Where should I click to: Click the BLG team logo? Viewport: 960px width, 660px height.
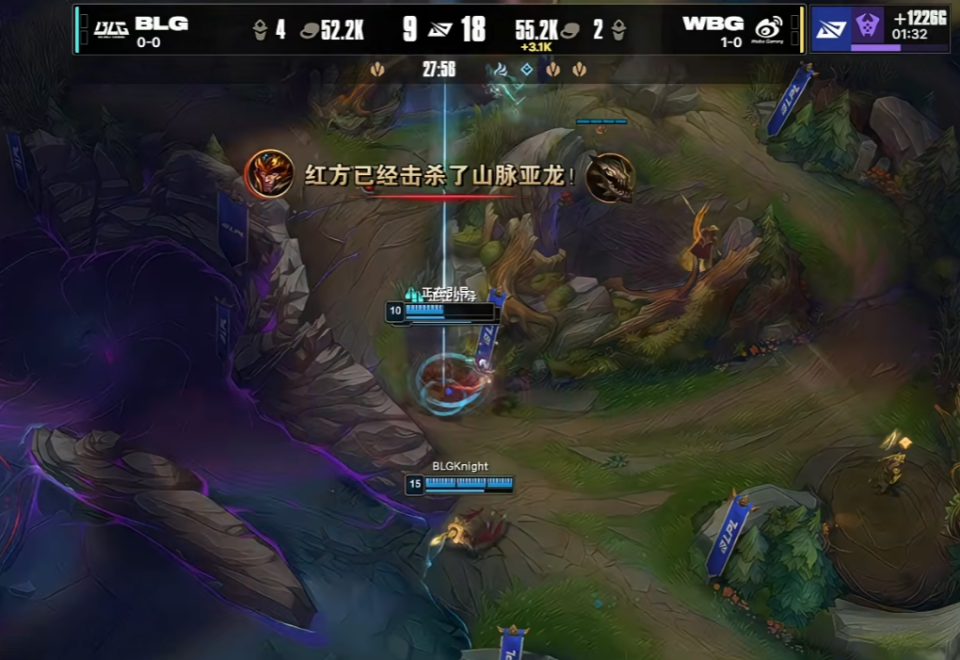click(x=110, y=27)
